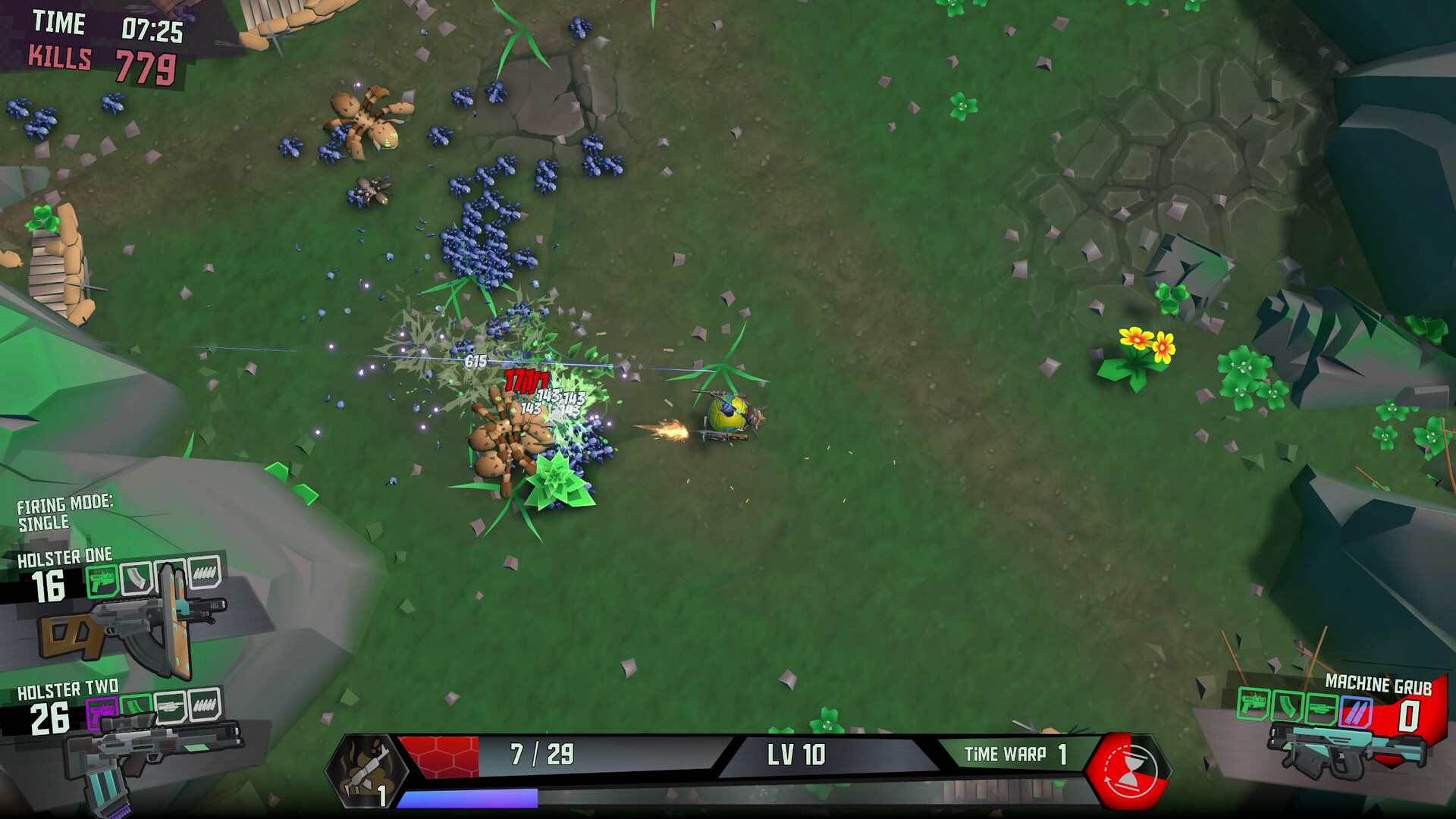This screenshot has width=1456, height=819.
Task: Click the magazine attachment icon in Holster One
Action: (x=136, y=579)
